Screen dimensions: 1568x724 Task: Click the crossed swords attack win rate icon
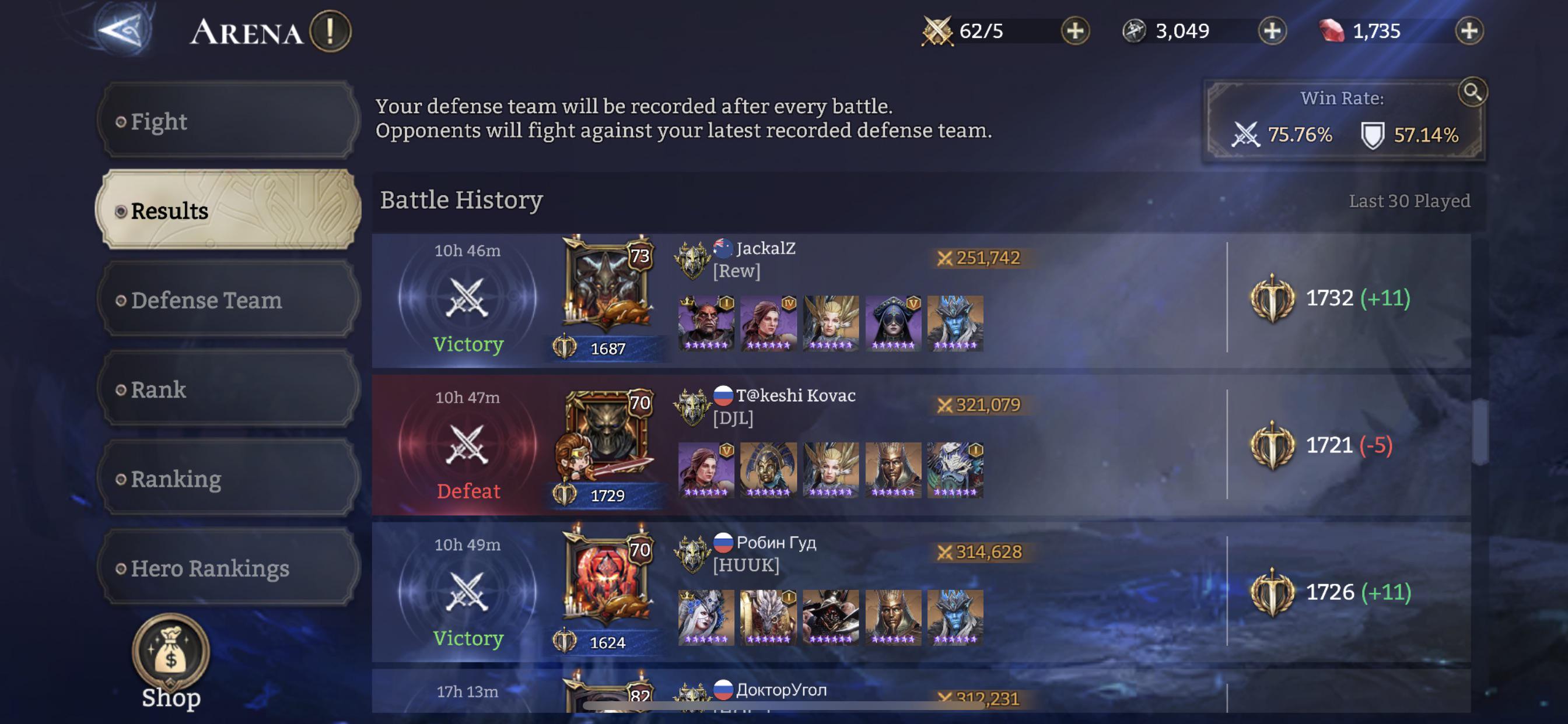pos(1246,136)
